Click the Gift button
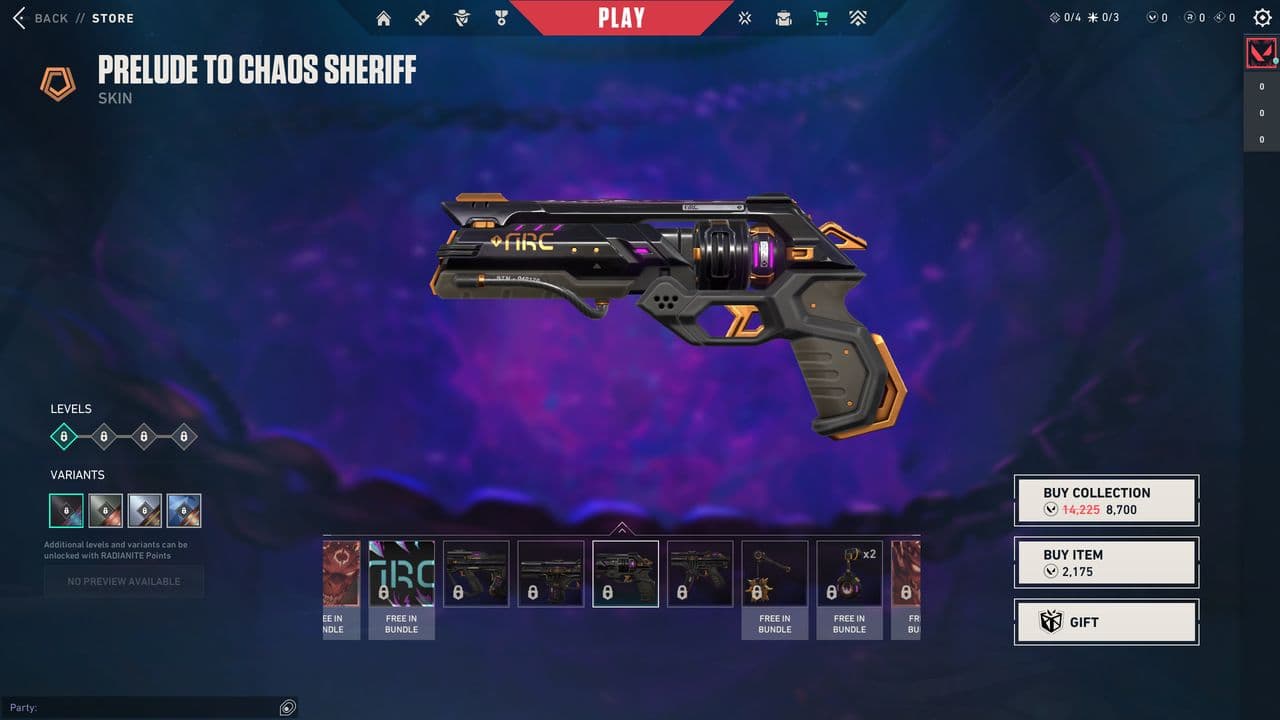The image size is (1280, 720). [1106, 622]
